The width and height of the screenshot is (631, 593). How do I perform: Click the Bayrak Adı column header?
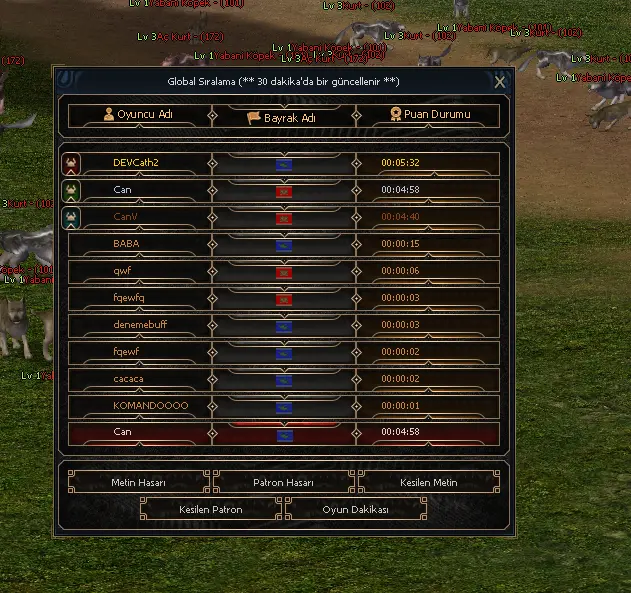pyautogui.click(x=283, y=116)
